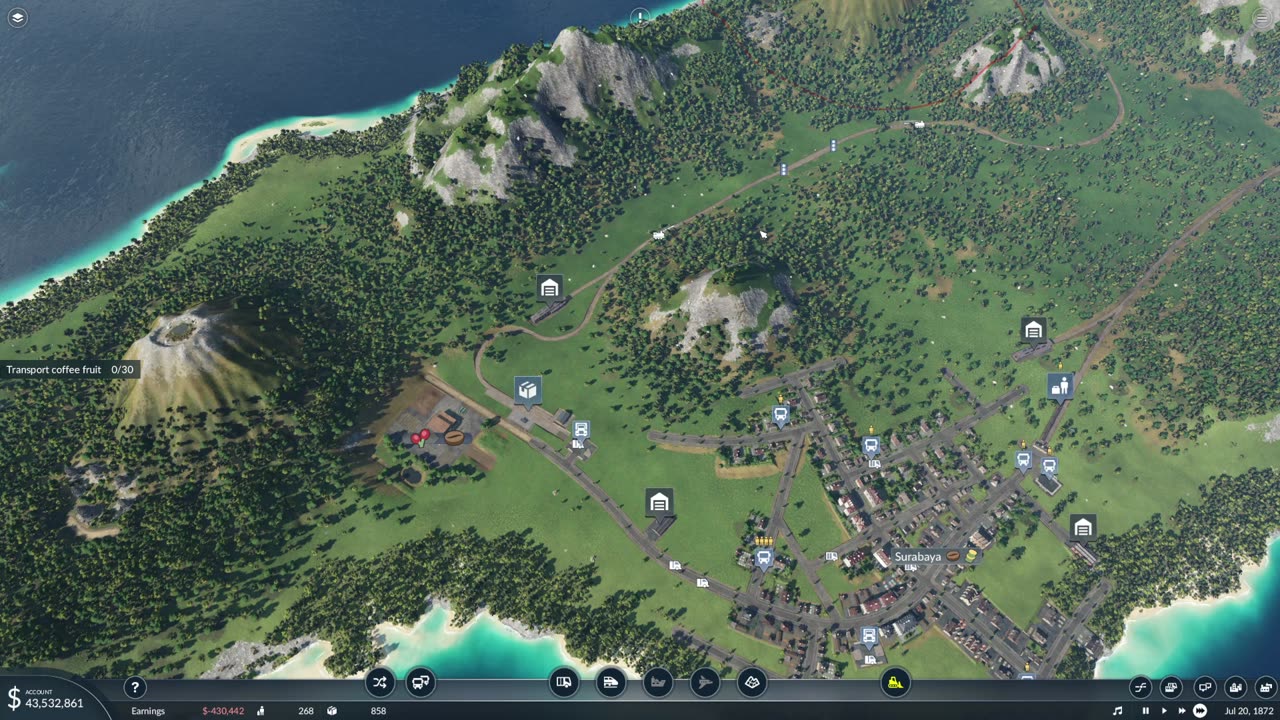Image resolution: width=1280 pixels, height=720 pixels.
Task: Toggle the music note button
Action: 1118,711
